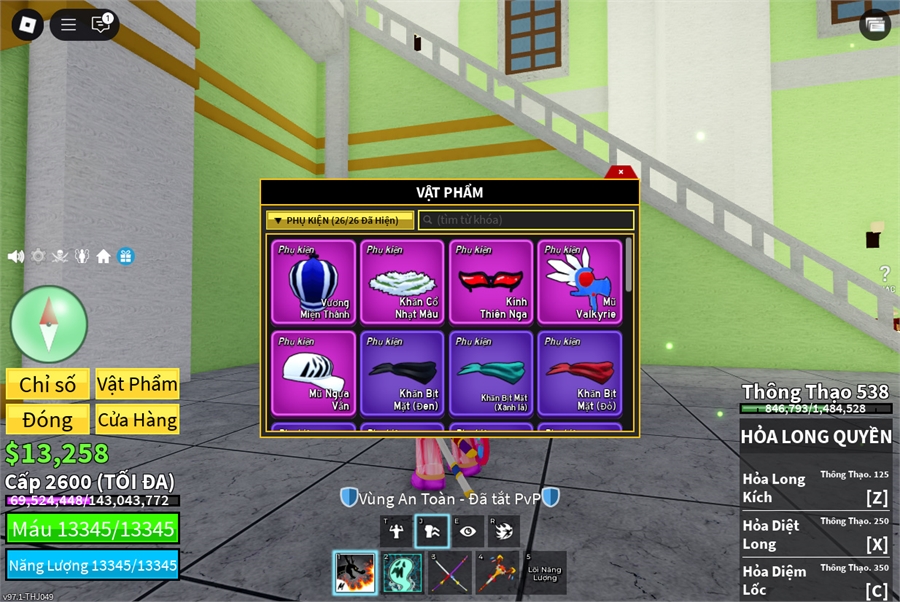Select the crossed swords hotbar slot
Viewport: 900px width, 602px height.
pos(449,573)
